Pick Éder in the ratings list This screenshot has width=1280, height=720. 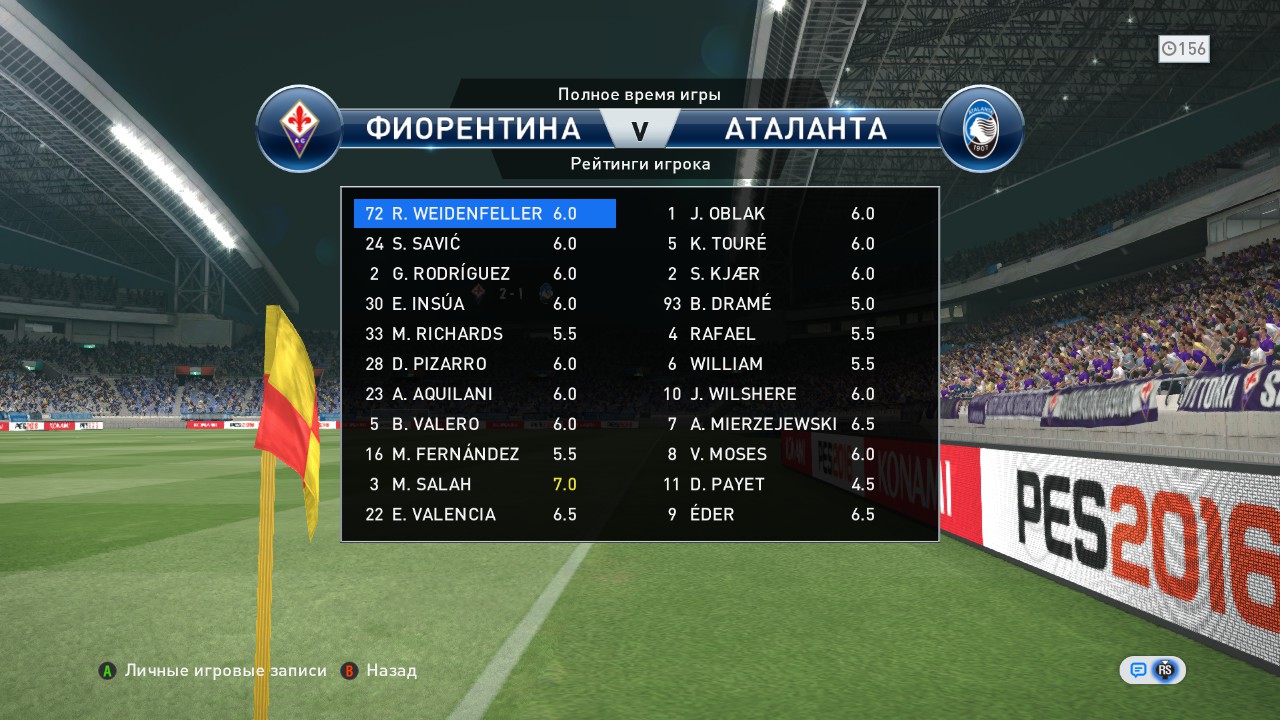click(x=770, y=514)
